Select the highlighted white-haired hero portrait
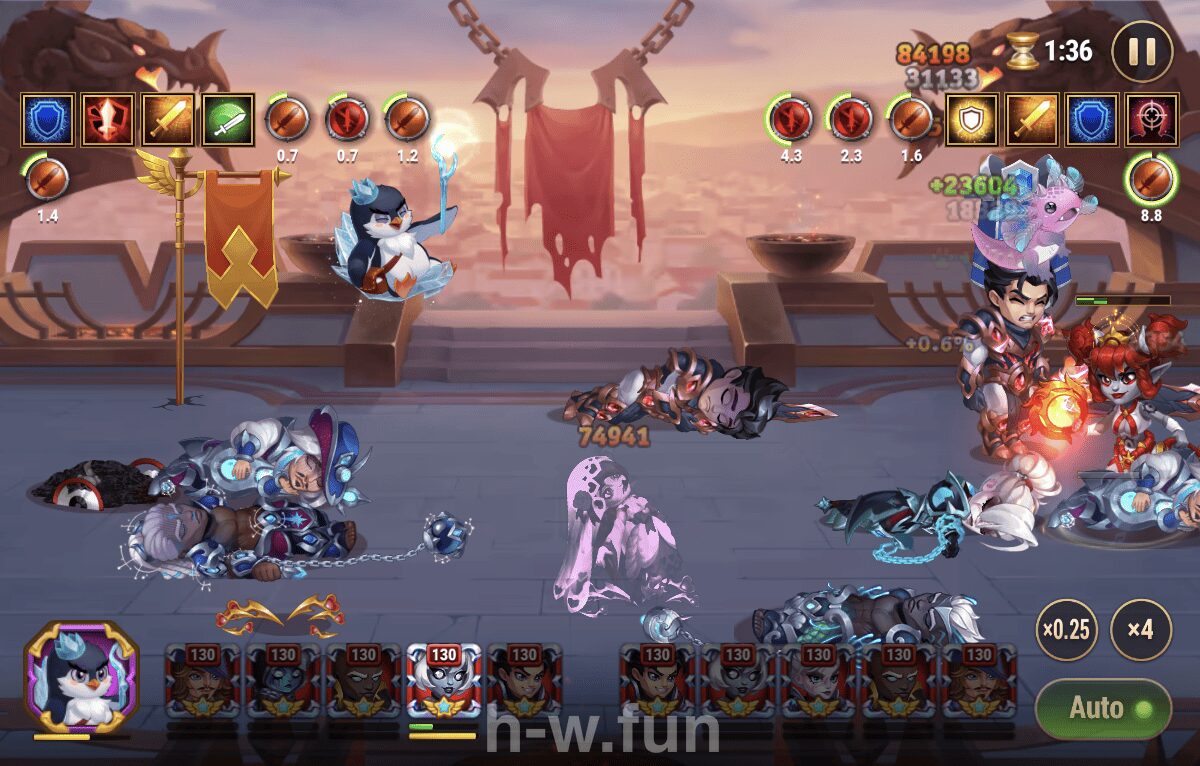This screenshot has width=1200, height=766. (443, 680)
